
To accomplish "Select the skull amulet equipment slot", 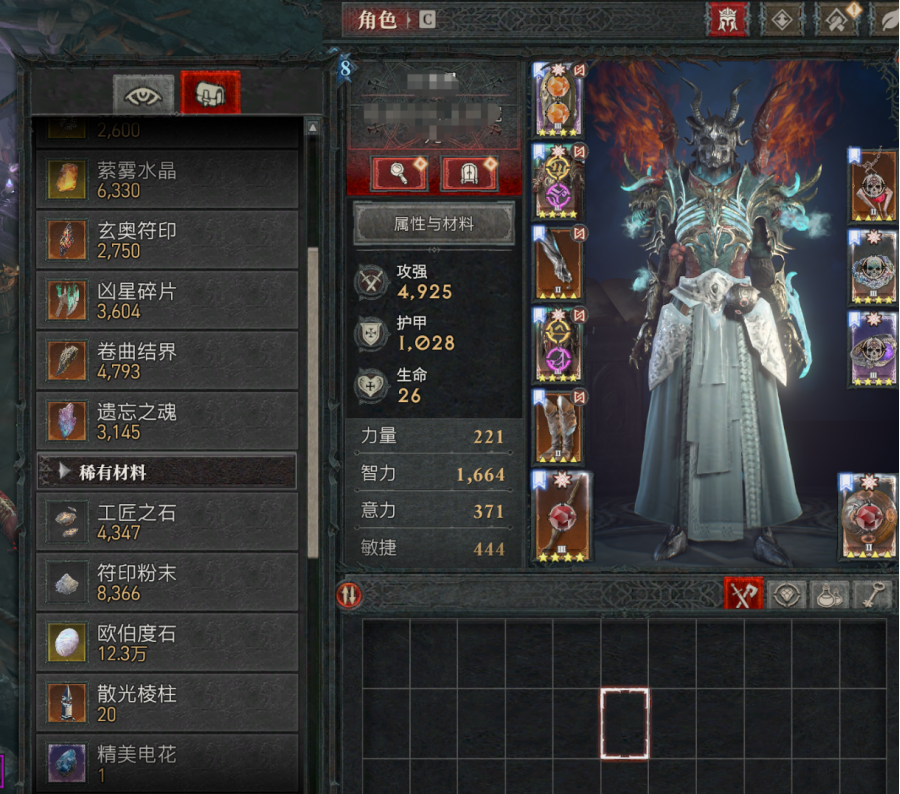I will coord(872,187).
